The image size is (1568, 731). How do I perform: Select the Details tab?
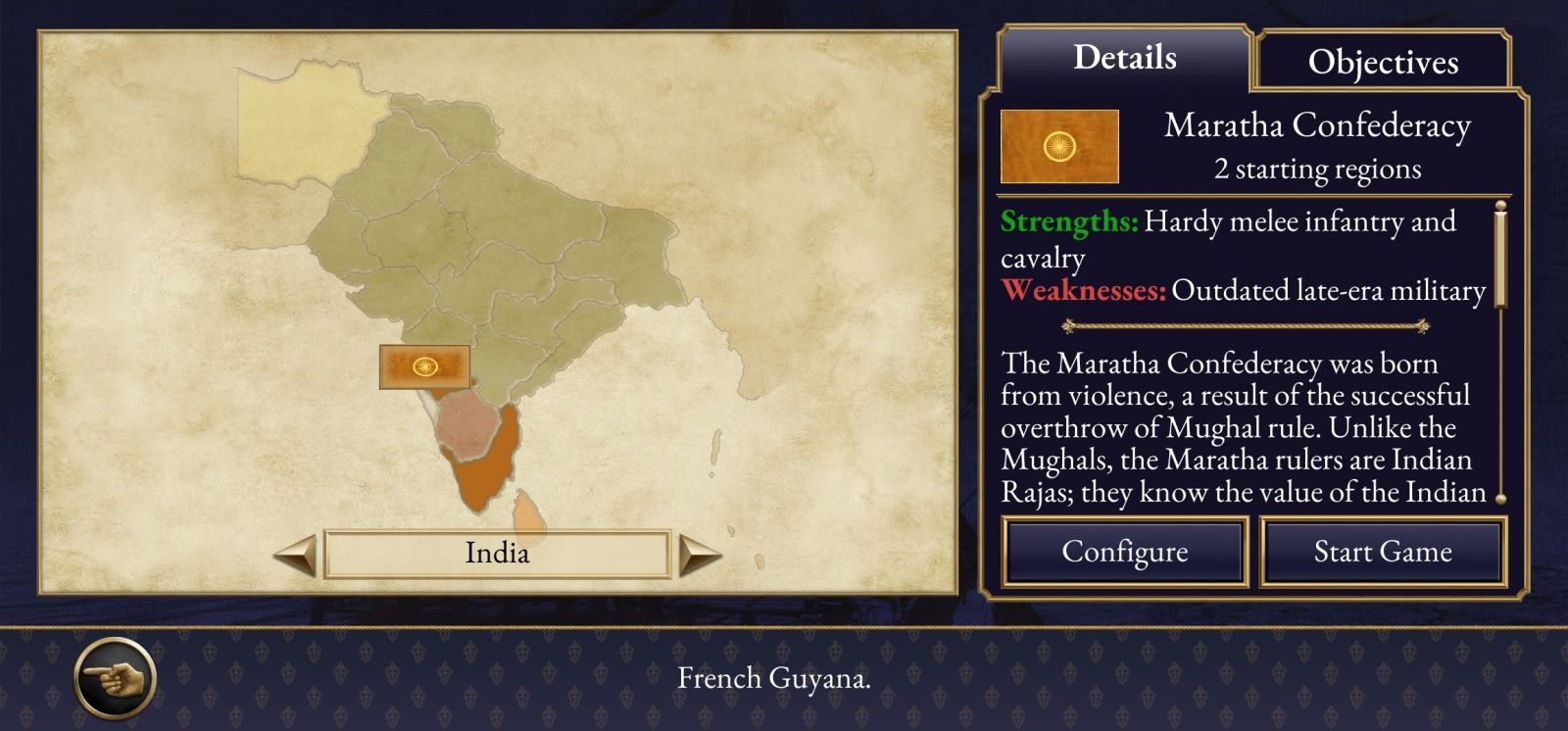1124,58
